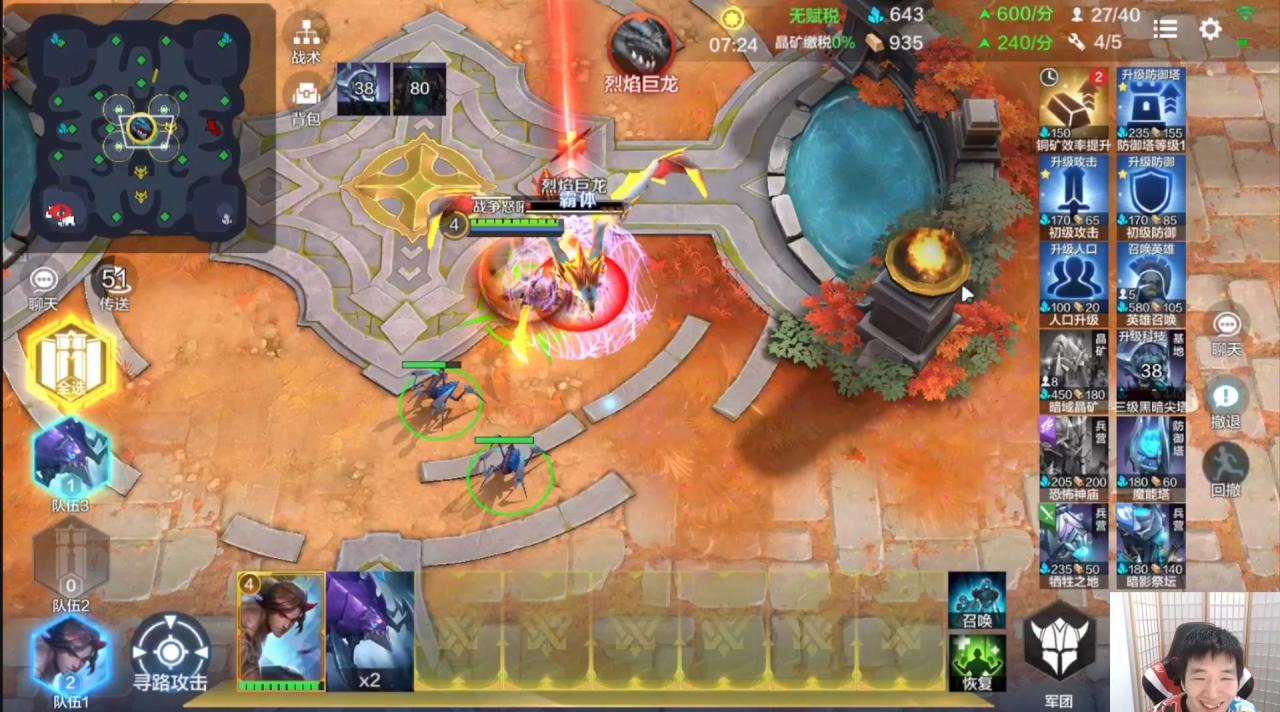Image resolution: width=1280 pixels, height=712 pixels.
Task: Use the 恢复 recovery skill
Action: 977,662
